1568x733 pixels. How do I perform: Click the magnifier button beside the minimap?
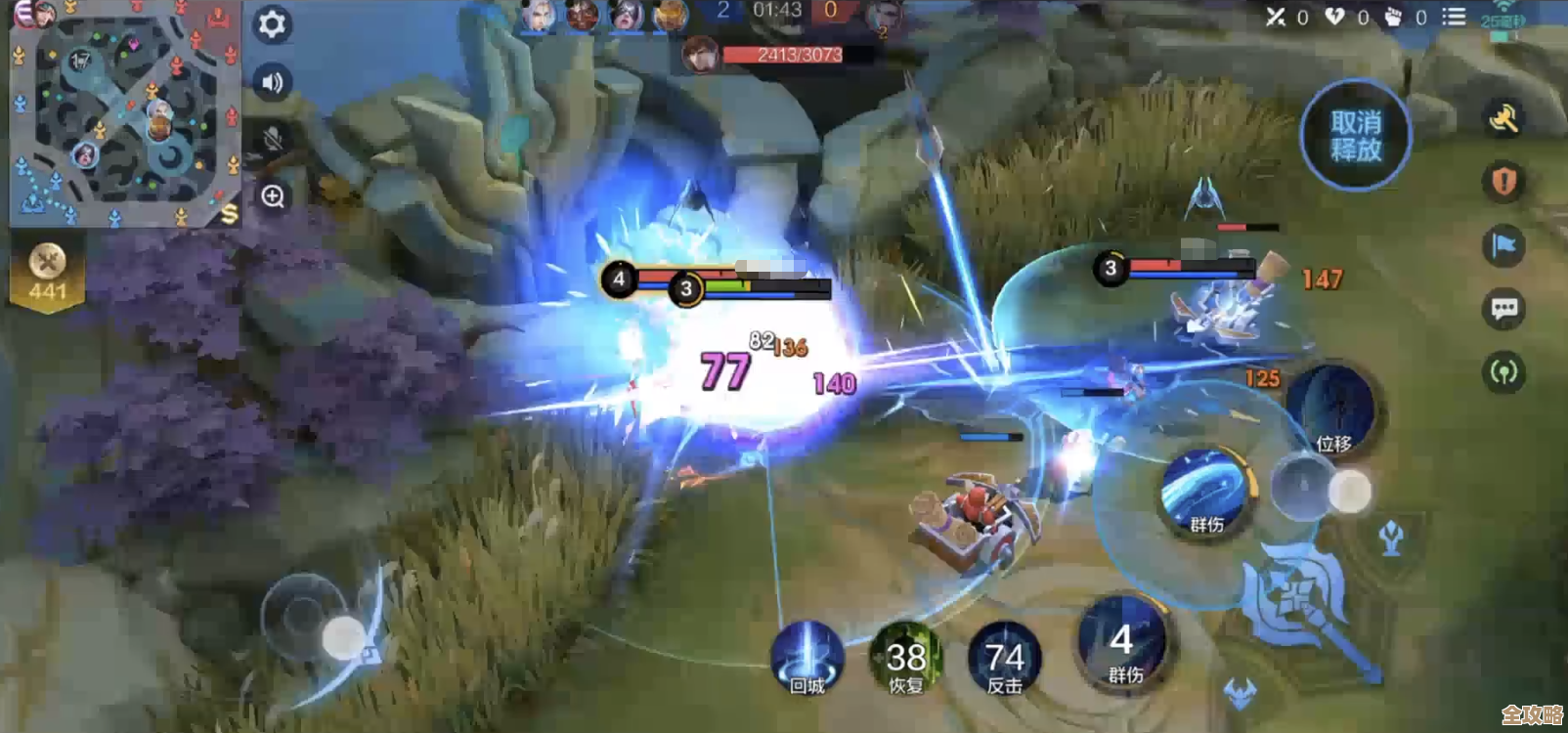tap(272, 196)
